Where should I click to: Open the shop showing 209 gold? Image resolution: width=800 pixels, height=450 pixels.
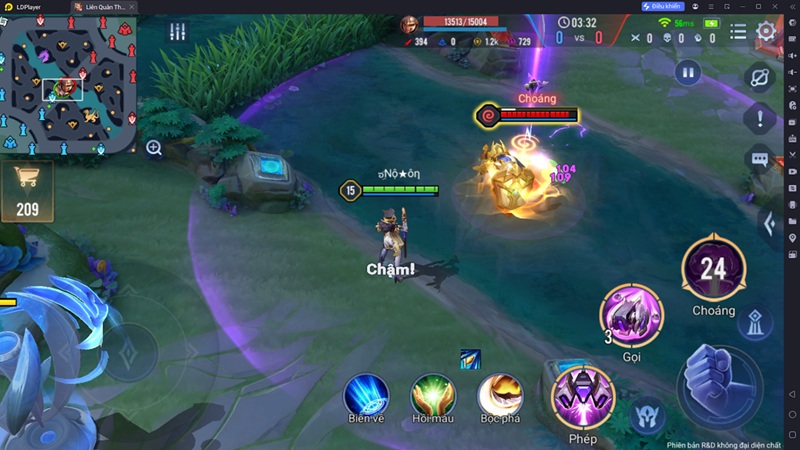(27, 190)
